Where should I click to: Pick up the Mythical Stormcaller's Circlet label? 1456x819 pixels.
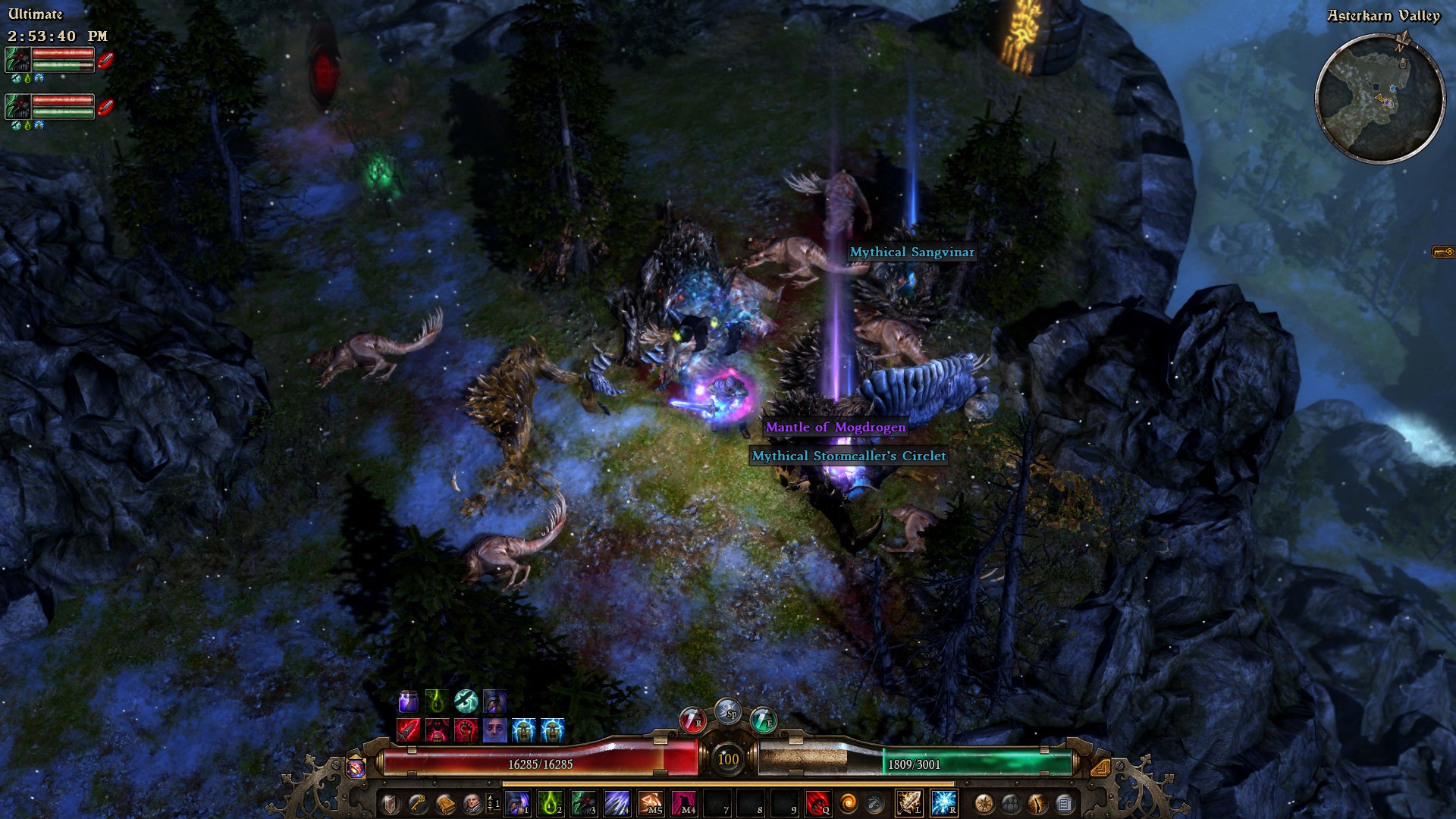click(849, 456)
